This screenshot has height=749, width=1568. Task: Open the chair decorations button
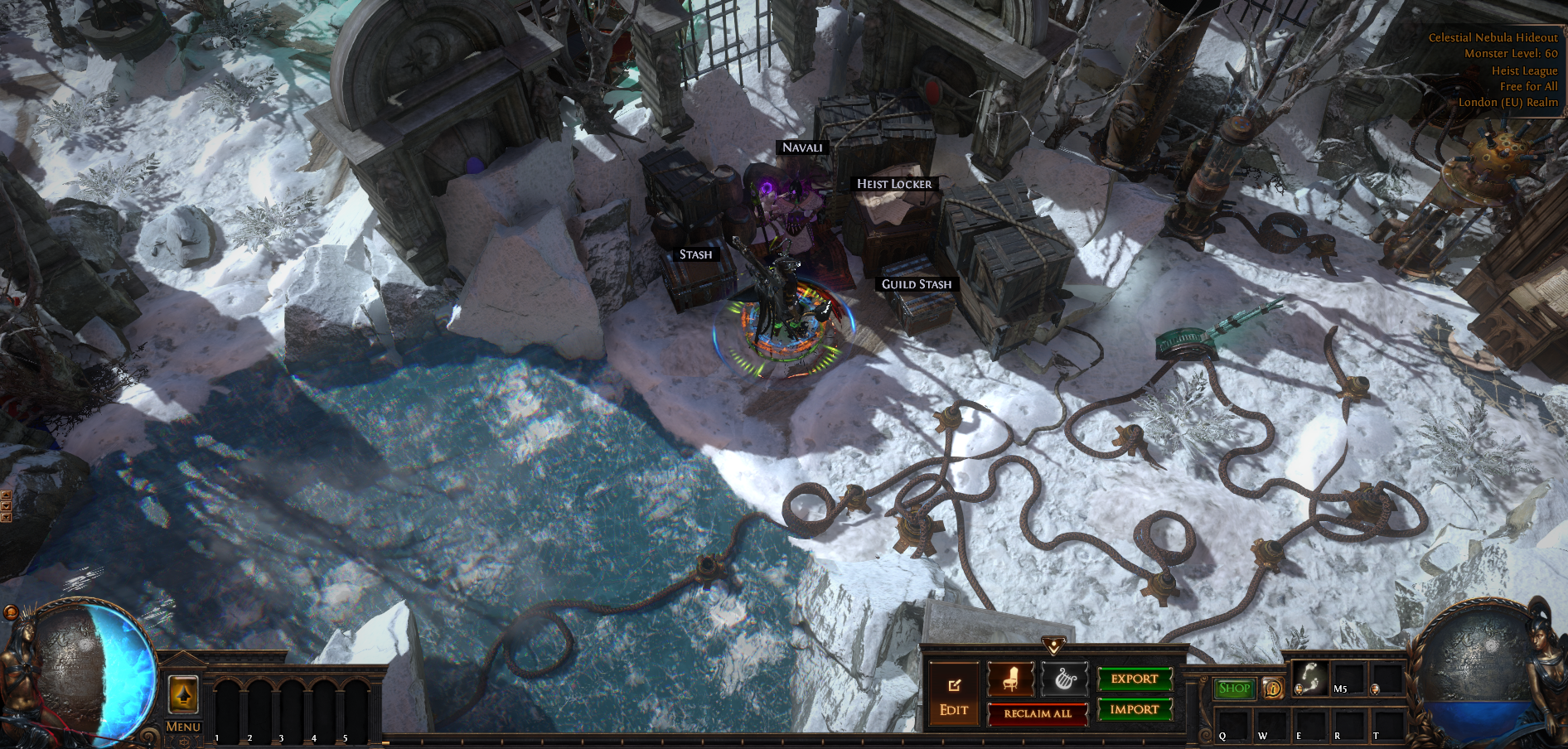click(x=1010, y=680)
